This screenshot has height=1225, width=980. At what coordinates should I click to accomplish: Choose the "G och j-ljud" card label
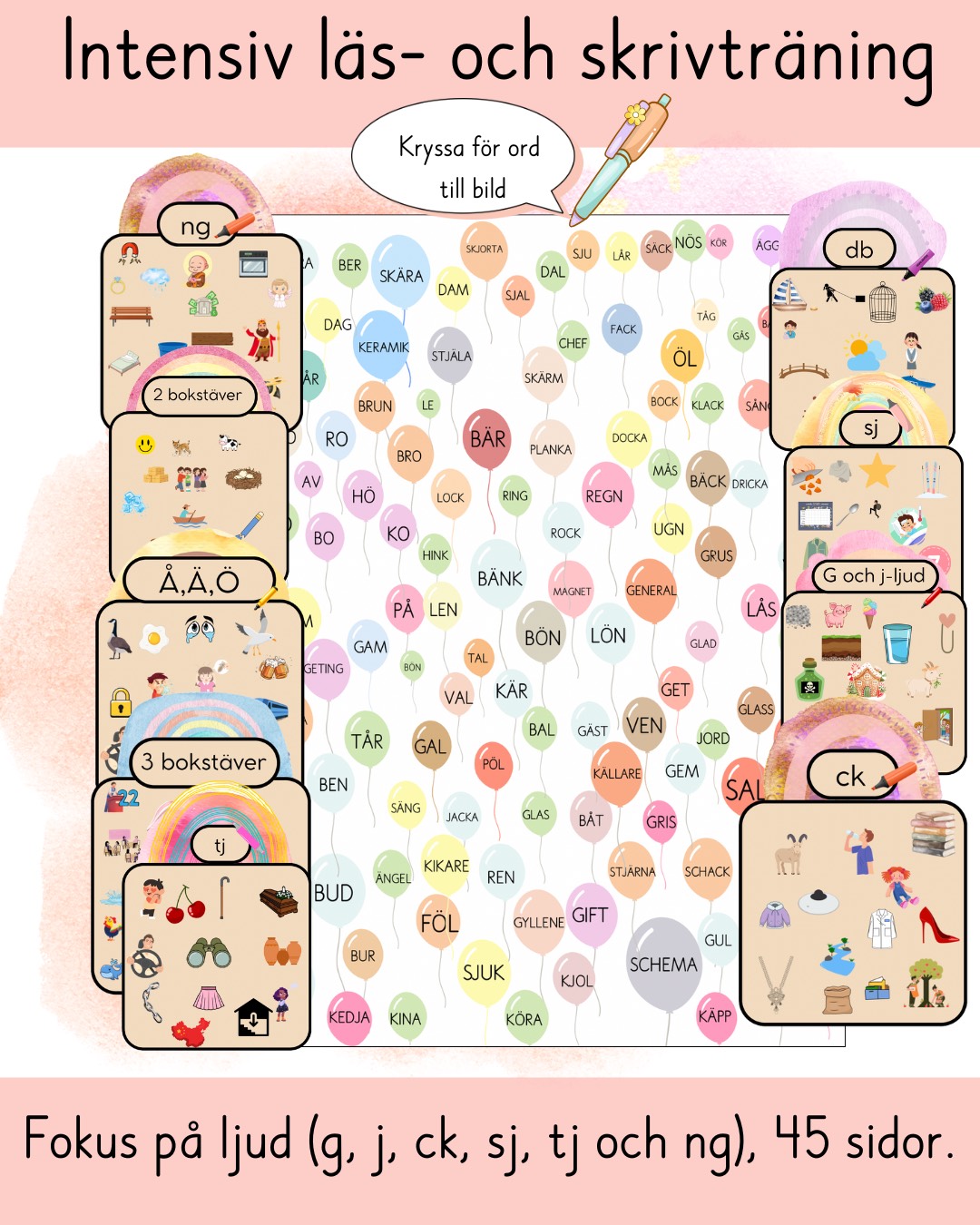click(873, 575)
